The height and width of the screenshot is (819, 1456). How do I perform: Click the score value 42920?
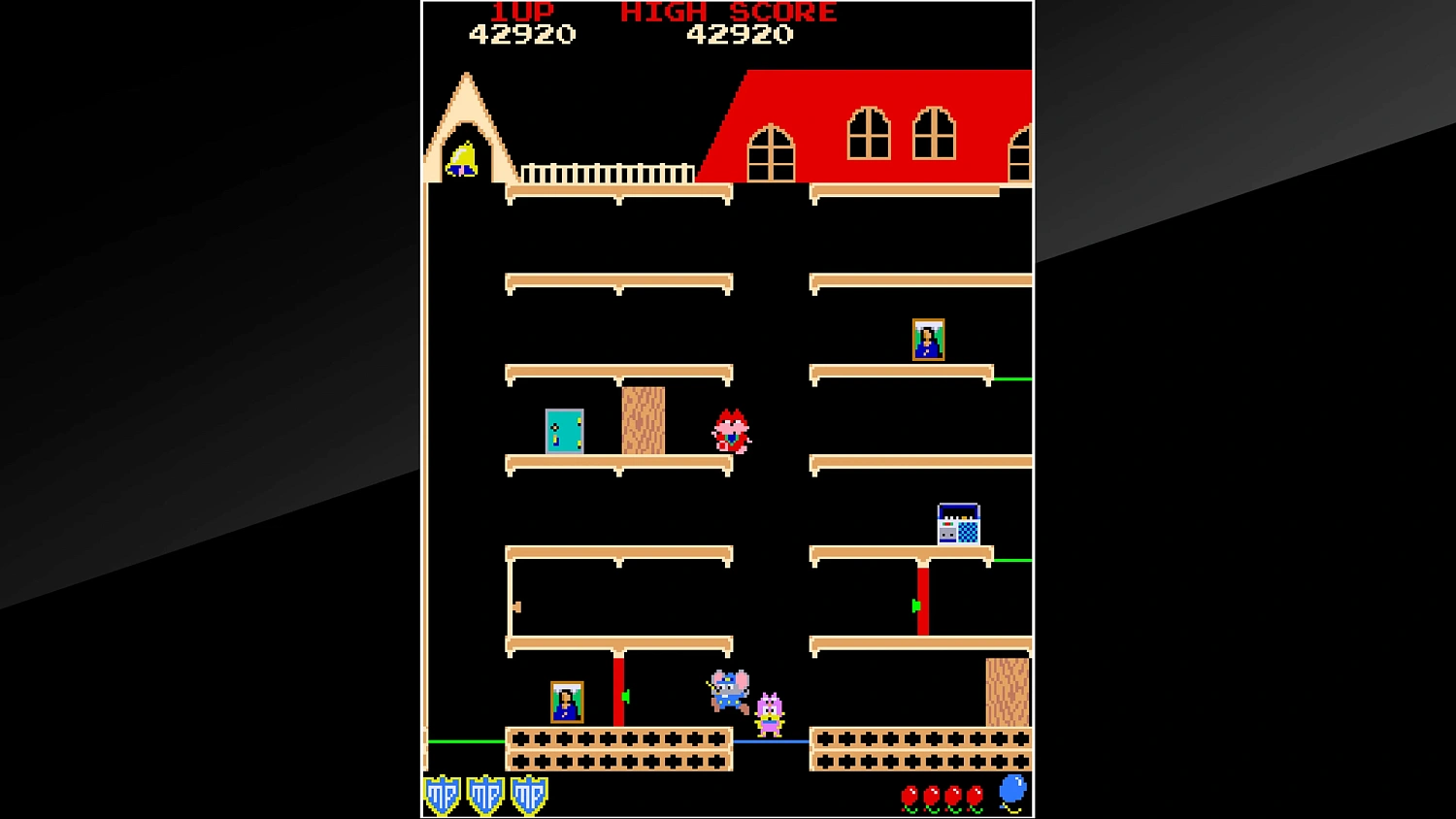tap(522, 35)
